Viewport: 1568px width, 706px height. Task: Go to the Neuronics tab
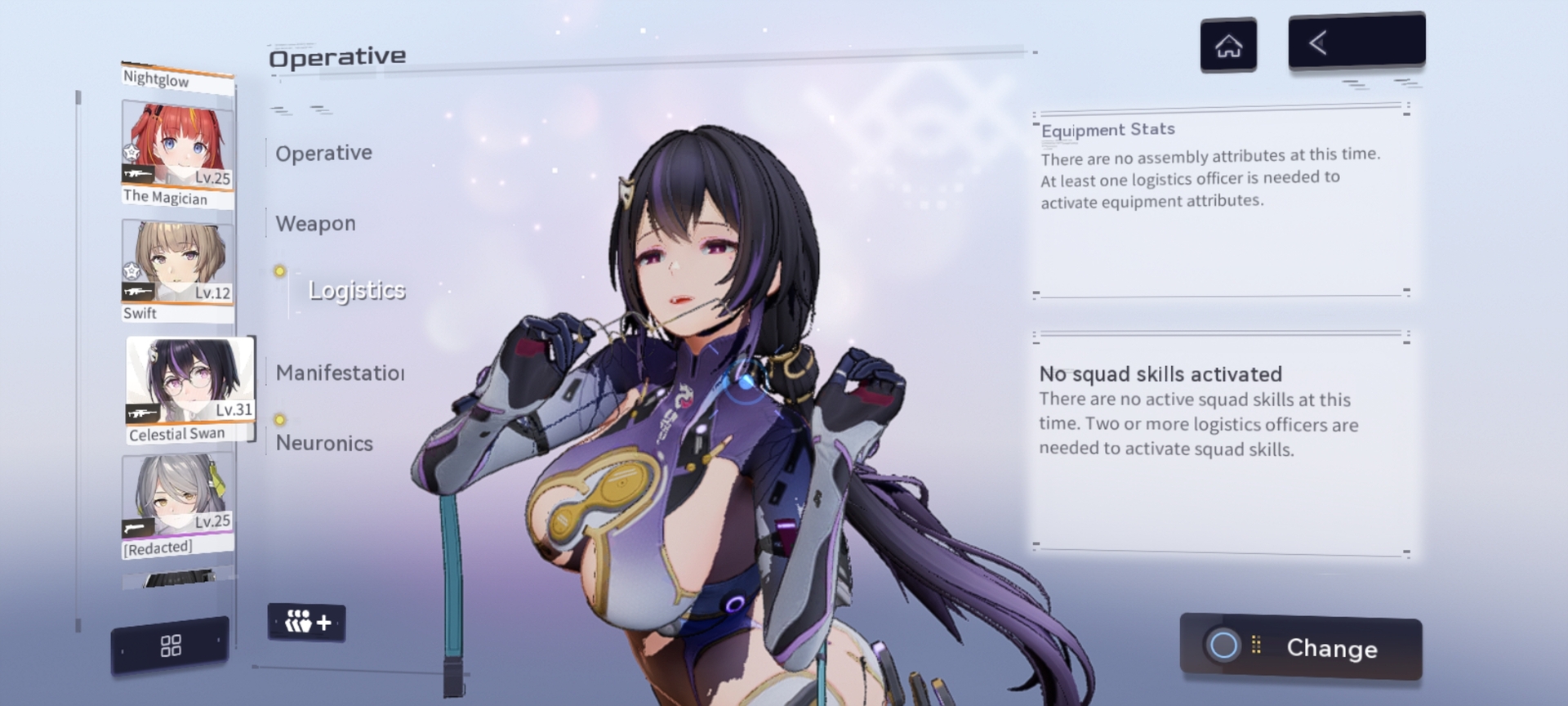point(324,444)
